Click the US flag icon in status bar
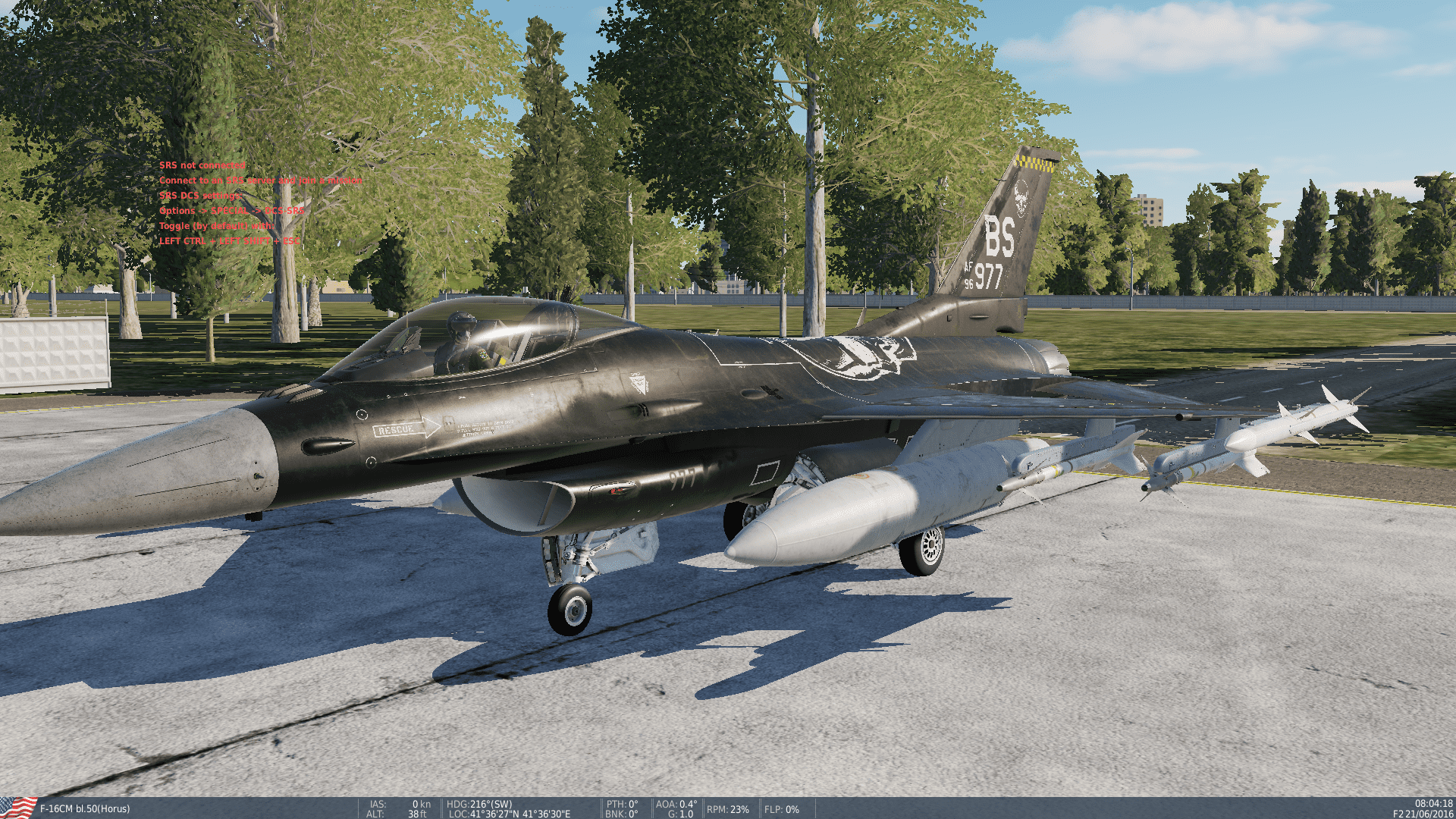The image size is (1456, 819). click(17, 808)
